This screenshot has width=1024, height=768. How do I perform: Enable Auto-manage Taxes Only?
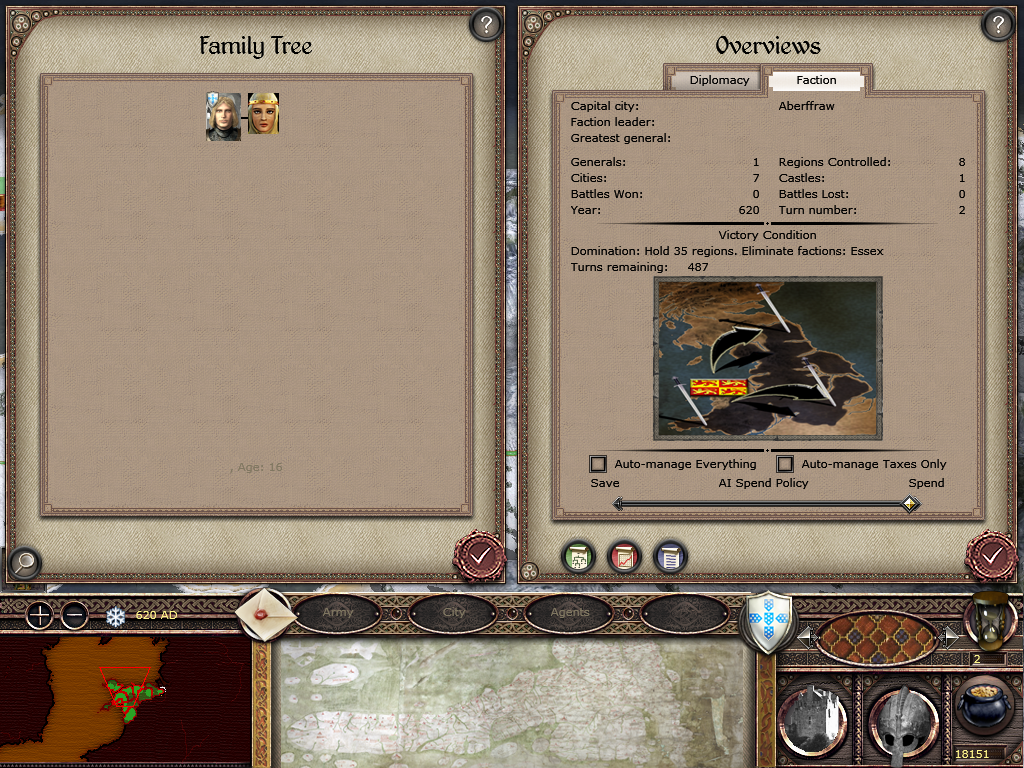coord(785,464)
